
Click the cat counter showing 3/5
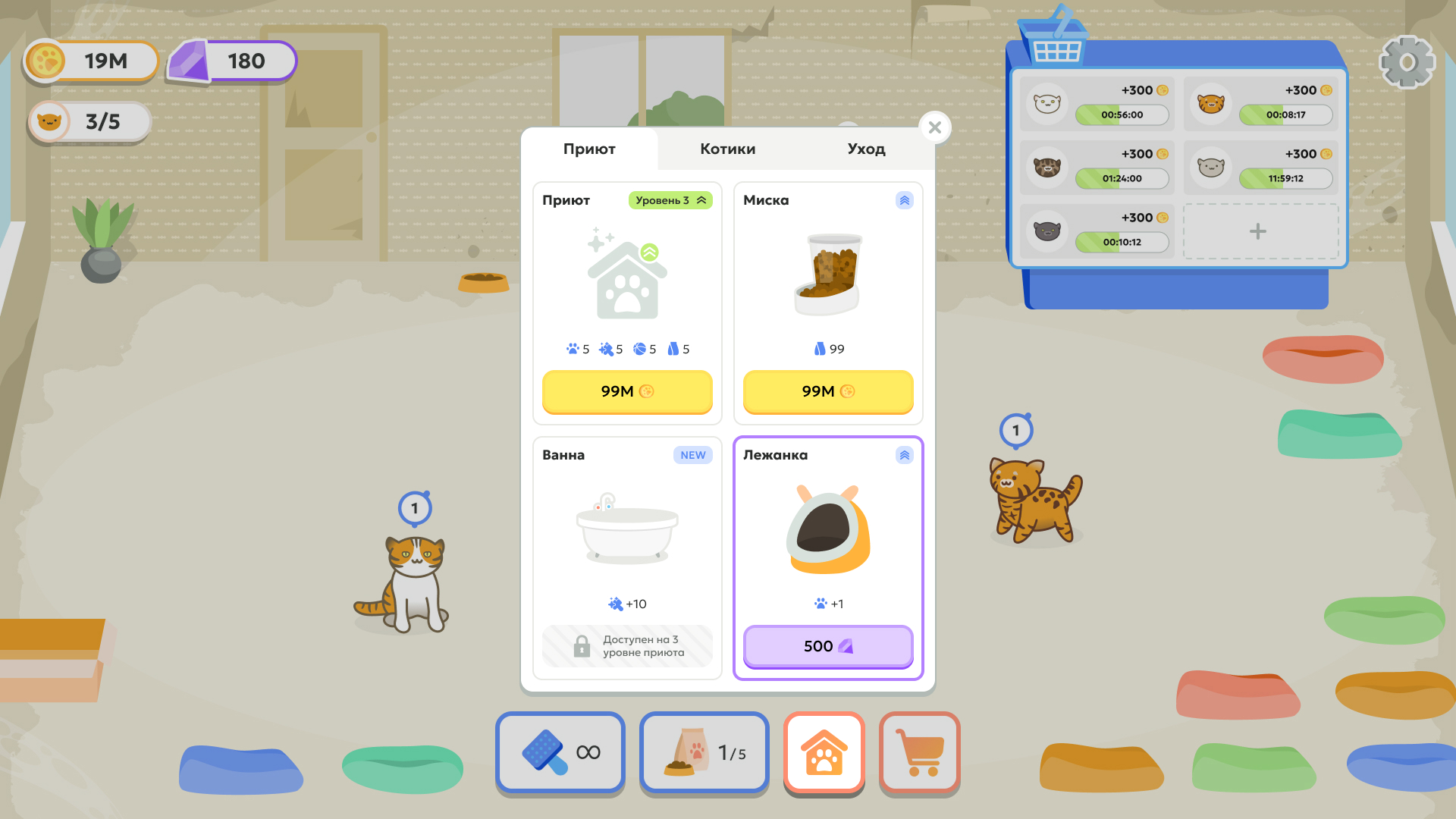88,121
